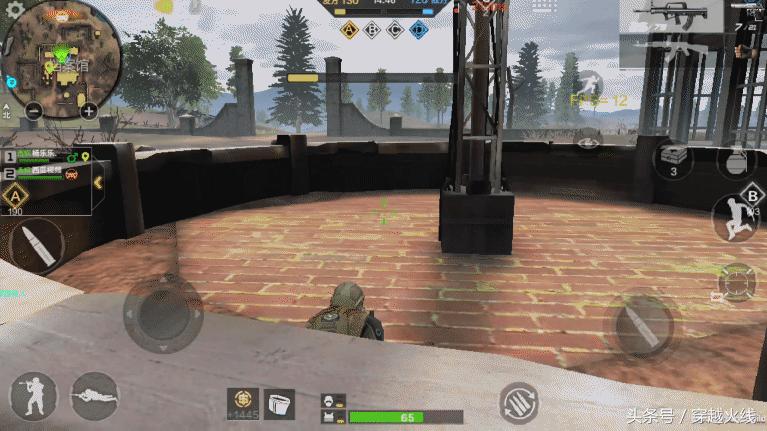Toggle the aim scope crosshair button
The image size is (767, 431).
(737, 284)
